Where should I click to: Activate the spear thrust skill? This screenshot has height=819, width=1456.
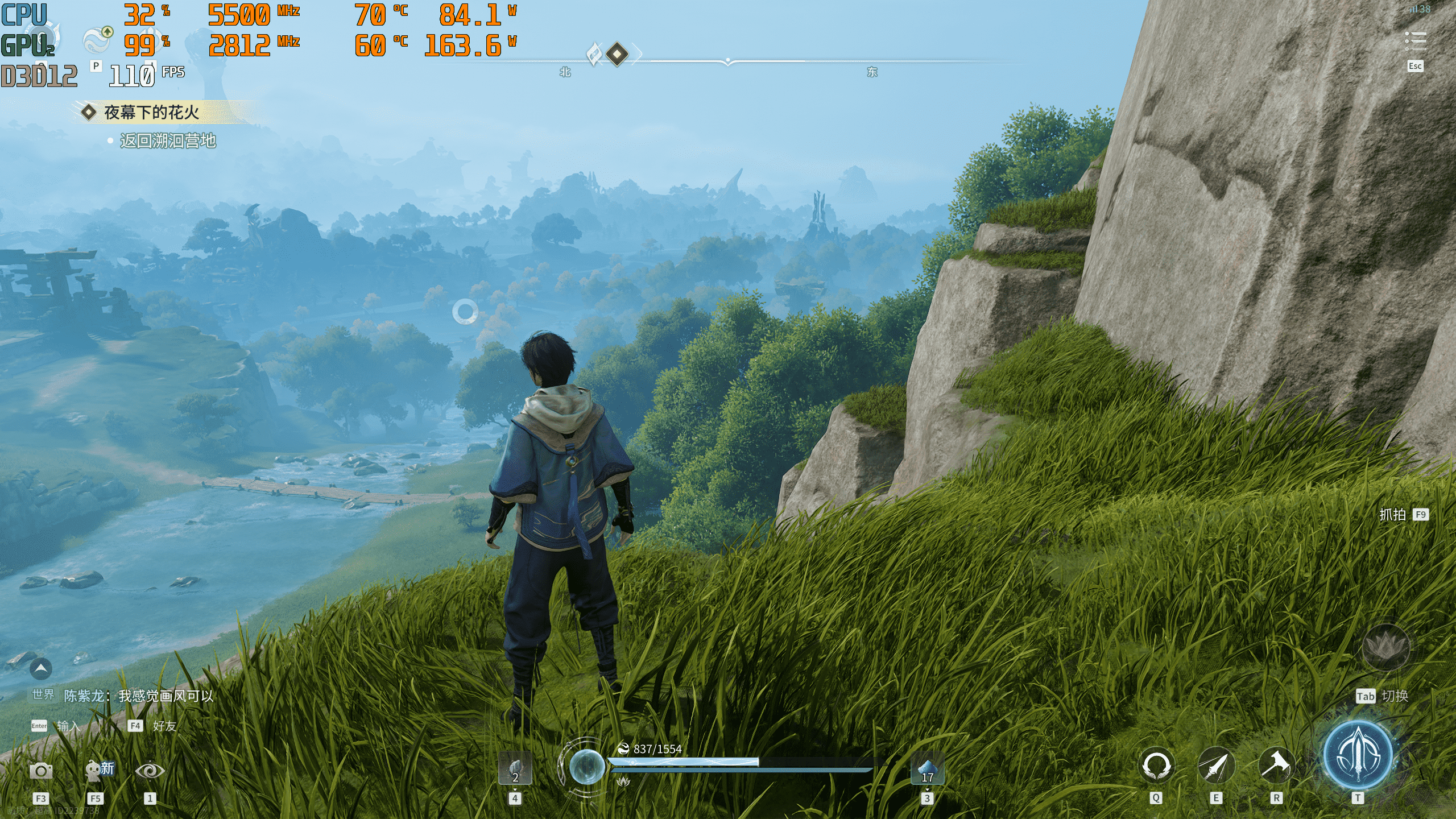[x=1216, y=765]
